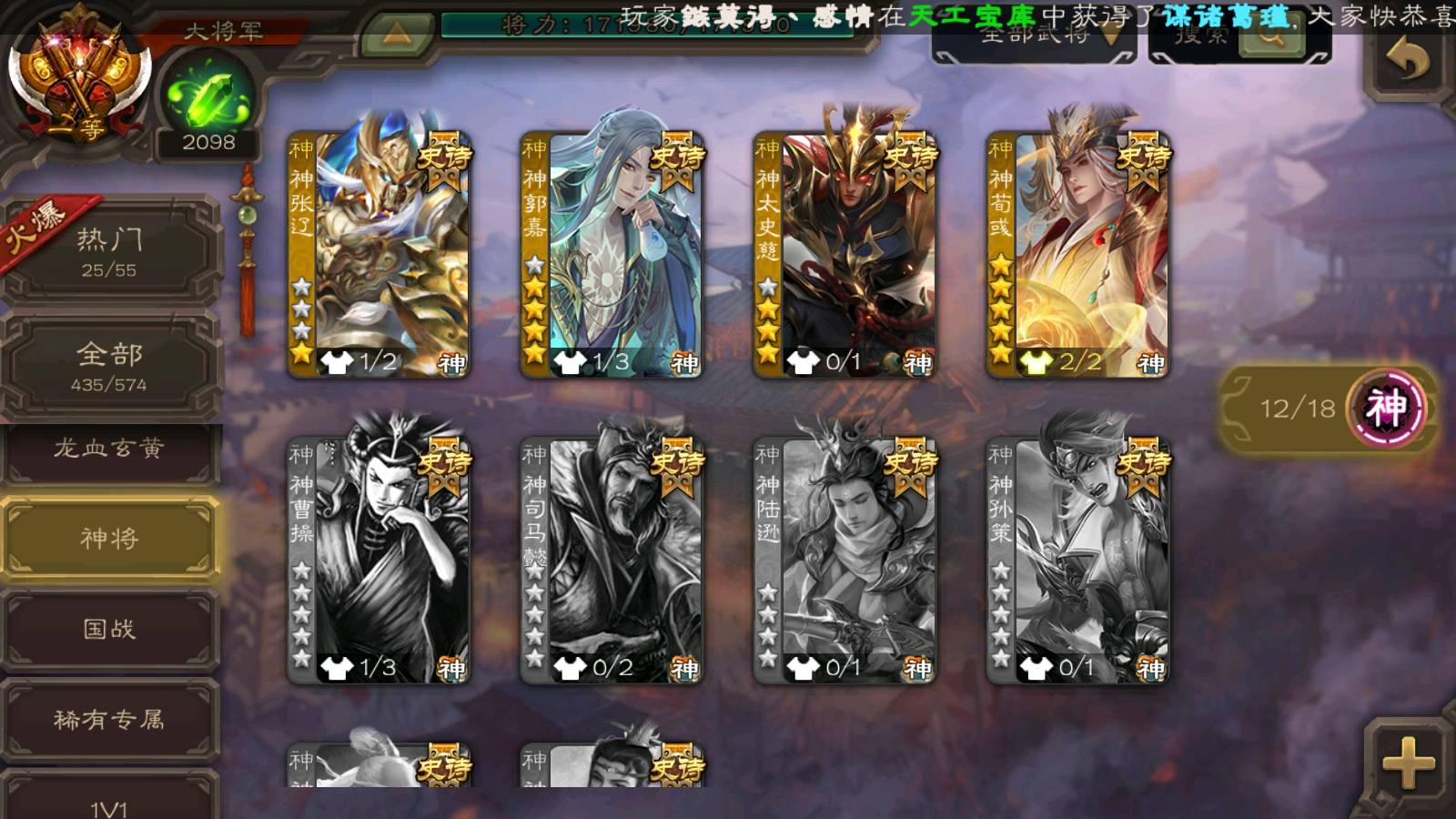
Task: Switch to the 热门 category tab
Action: 109,252
